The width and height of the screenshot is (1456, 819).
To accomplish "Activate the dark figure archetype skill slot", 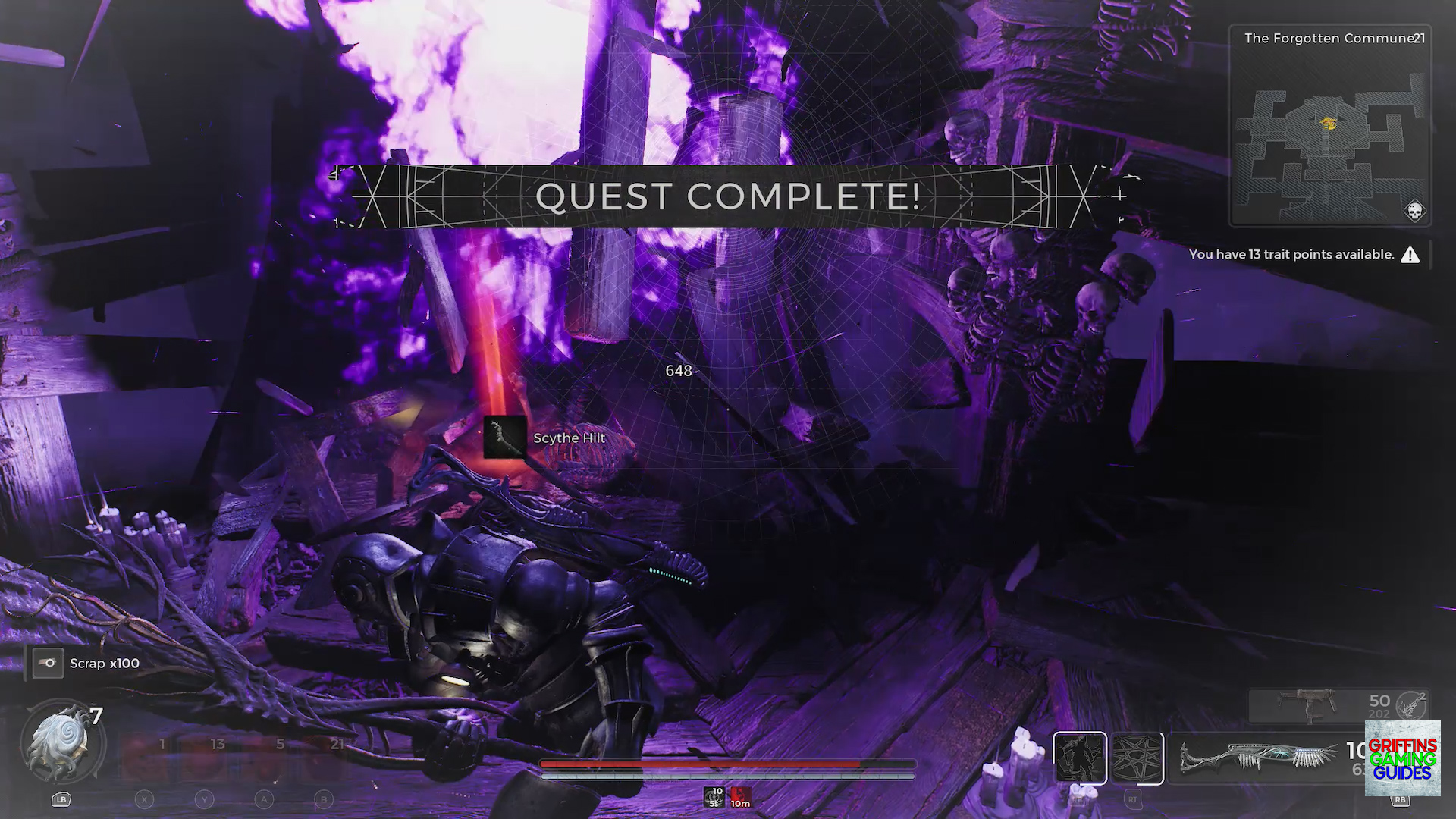I will tap(1079, 758).
